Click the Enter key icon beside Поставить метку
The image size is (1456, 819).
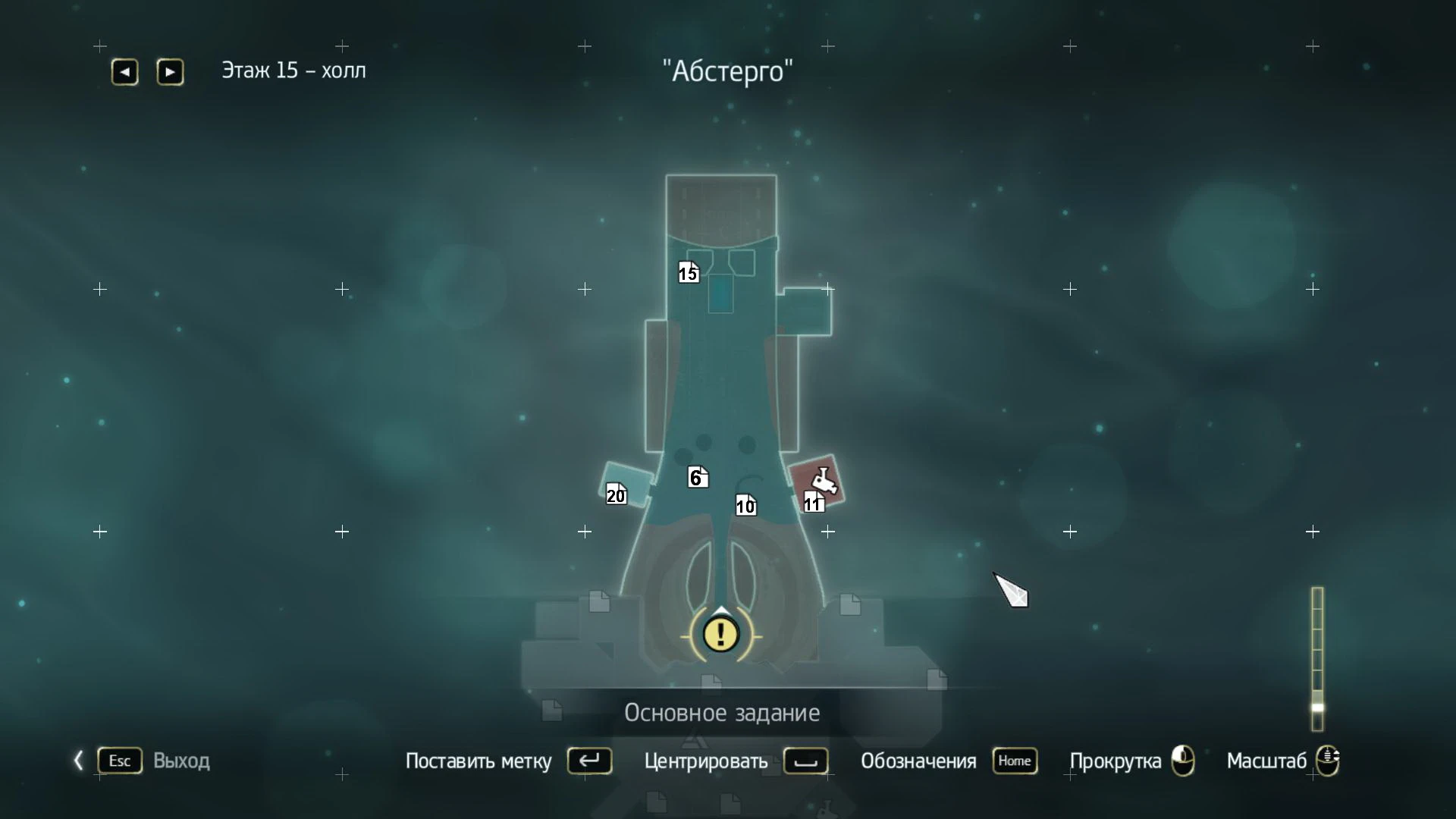tap(590, 761)
